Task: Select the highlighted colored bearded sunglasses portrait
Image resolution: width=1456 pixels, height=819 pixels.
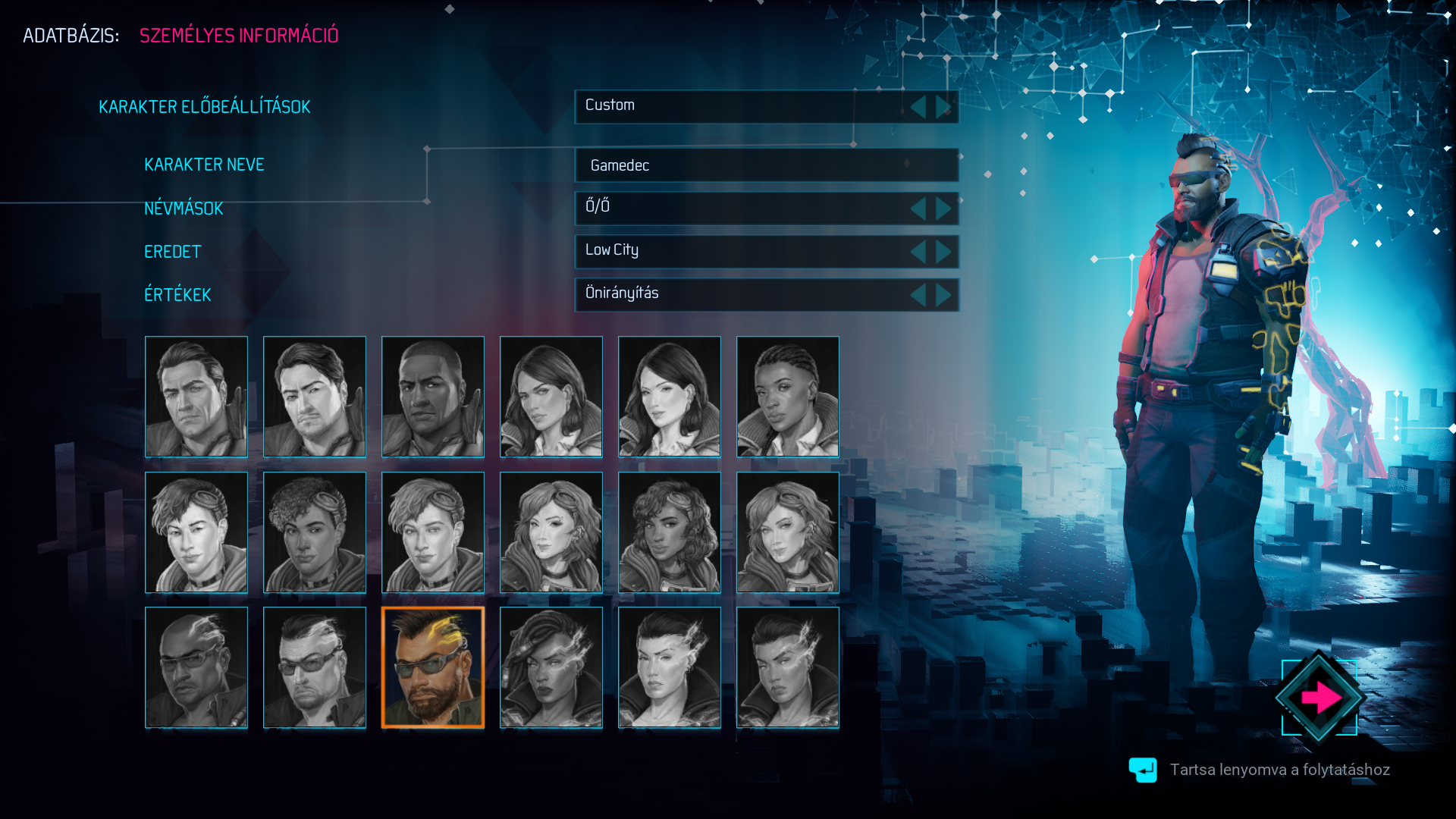Action: pos(433,667)
